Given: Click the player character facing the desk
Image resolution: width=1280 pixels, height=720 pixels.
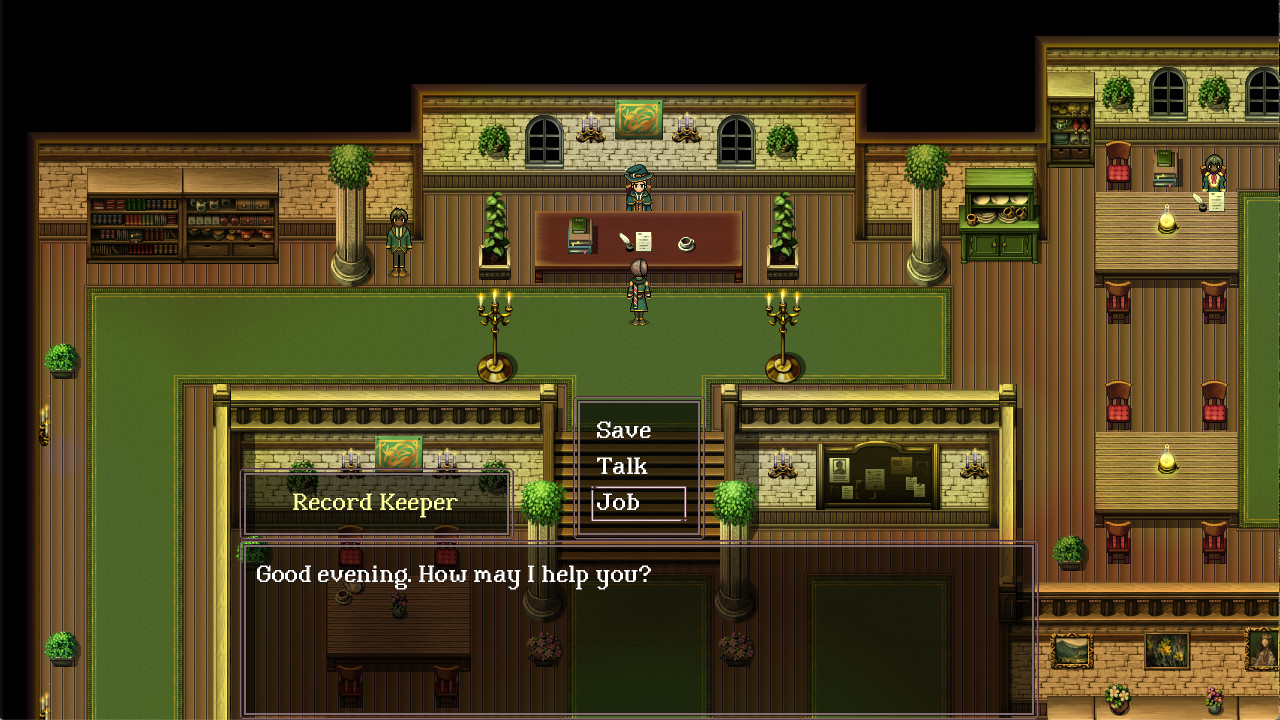Looking at the screenshot, I should (x=637, y=290).
